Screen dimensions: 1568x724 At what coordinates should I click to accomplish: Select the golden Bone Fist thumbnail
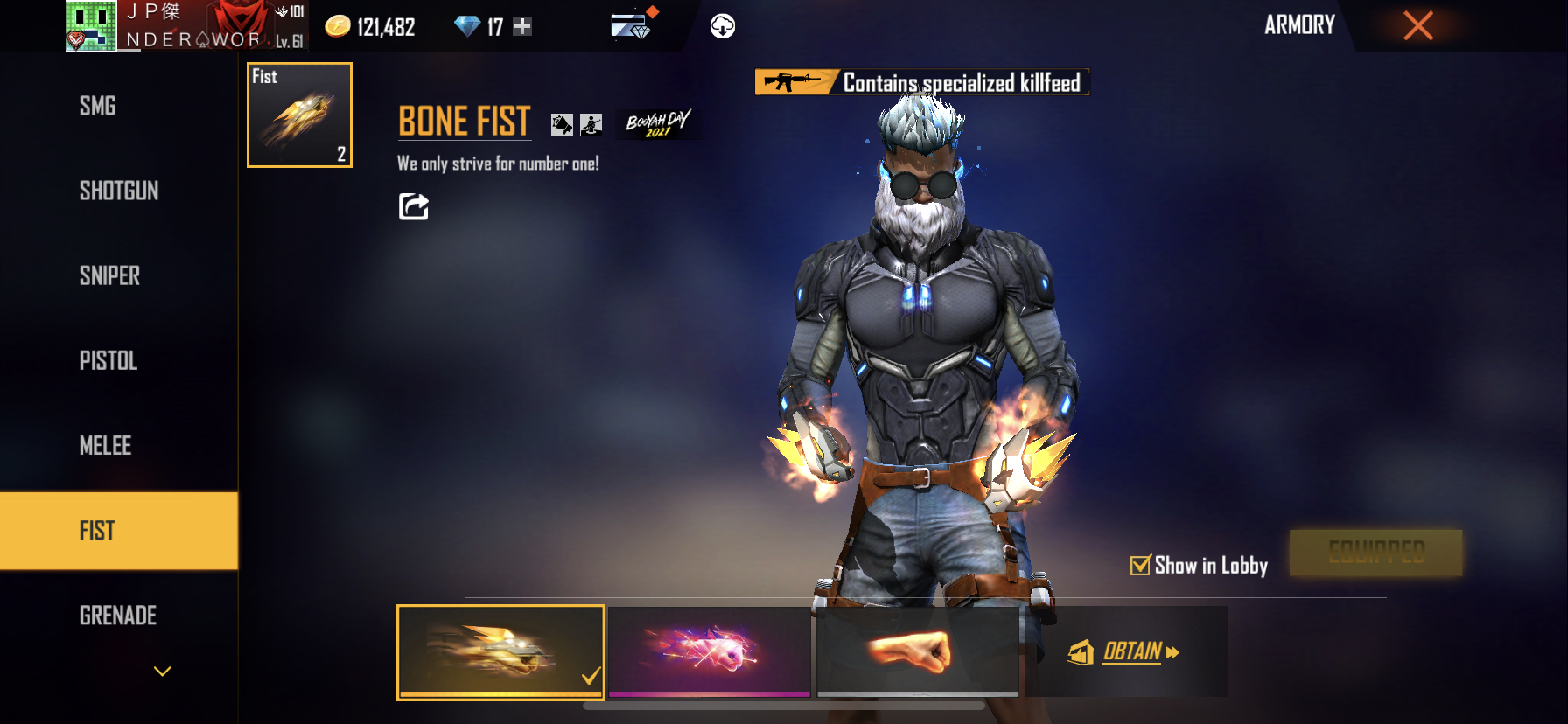tap(500, 651)
